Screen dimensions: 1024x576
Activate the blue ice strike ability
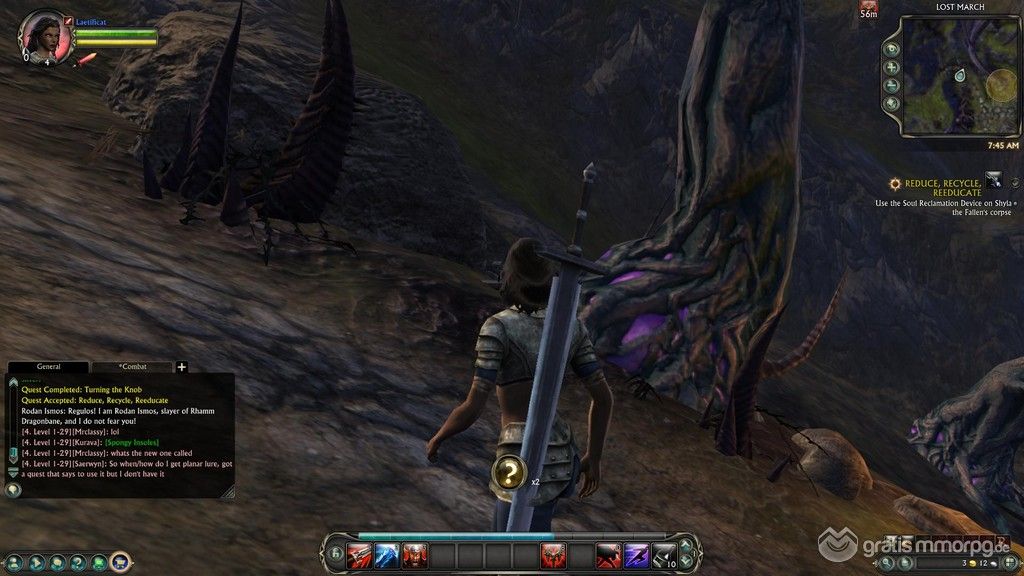click(x=387, y=555)
